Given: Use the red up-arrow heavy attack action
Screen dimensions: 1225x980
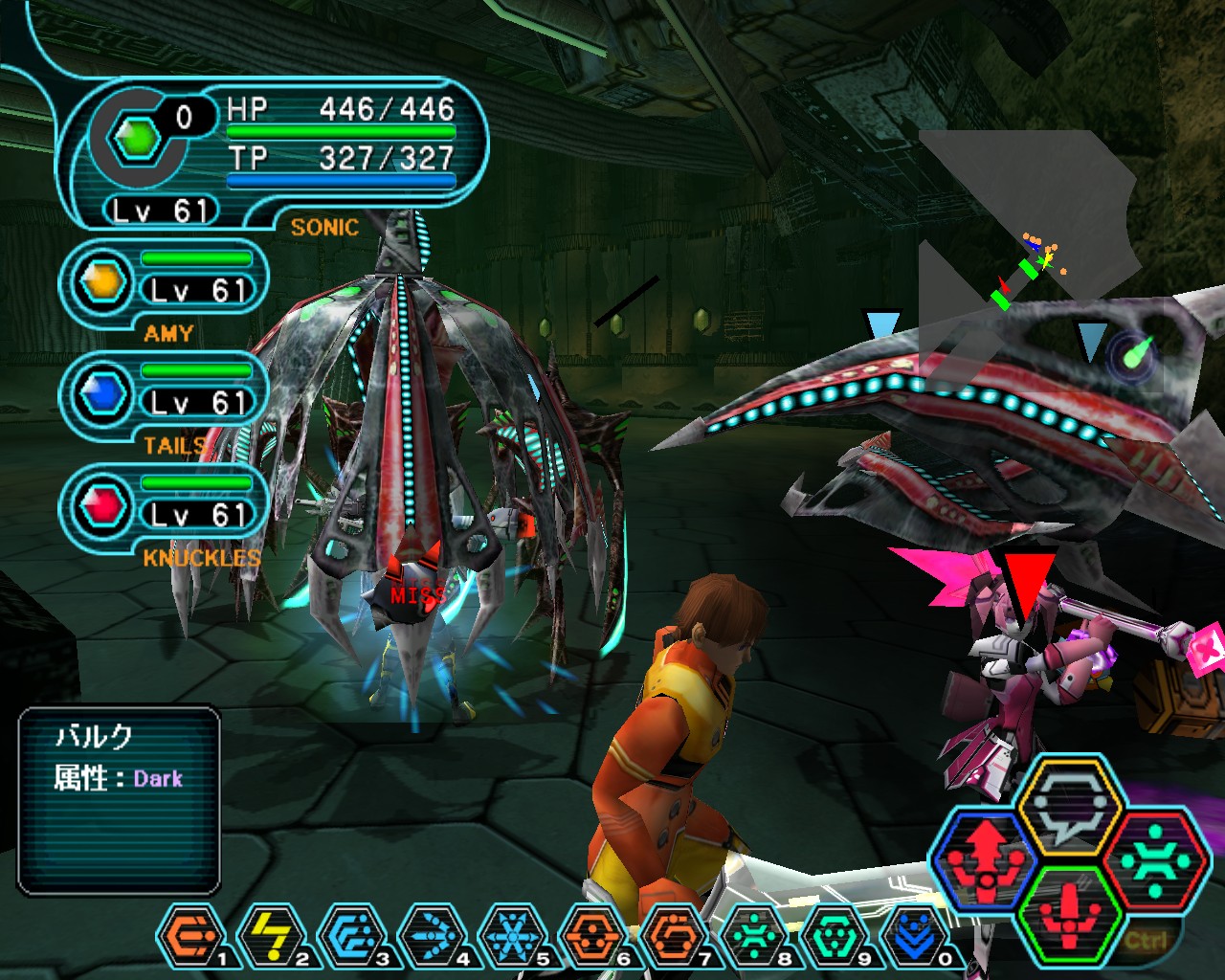Looking at the screenshot, I should point(986,859).
